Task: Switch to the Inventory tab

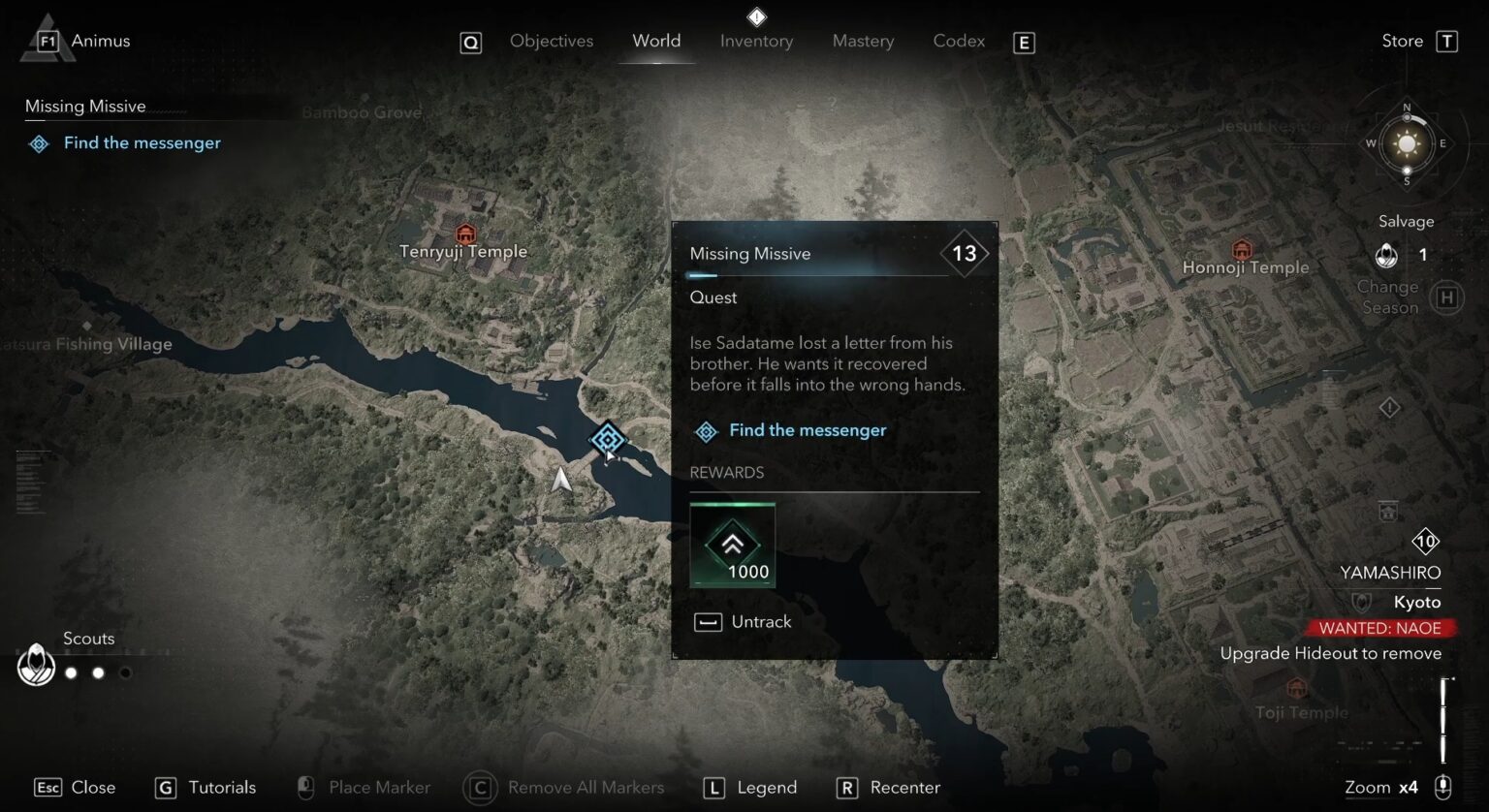Action: click(x=756, y=41)
